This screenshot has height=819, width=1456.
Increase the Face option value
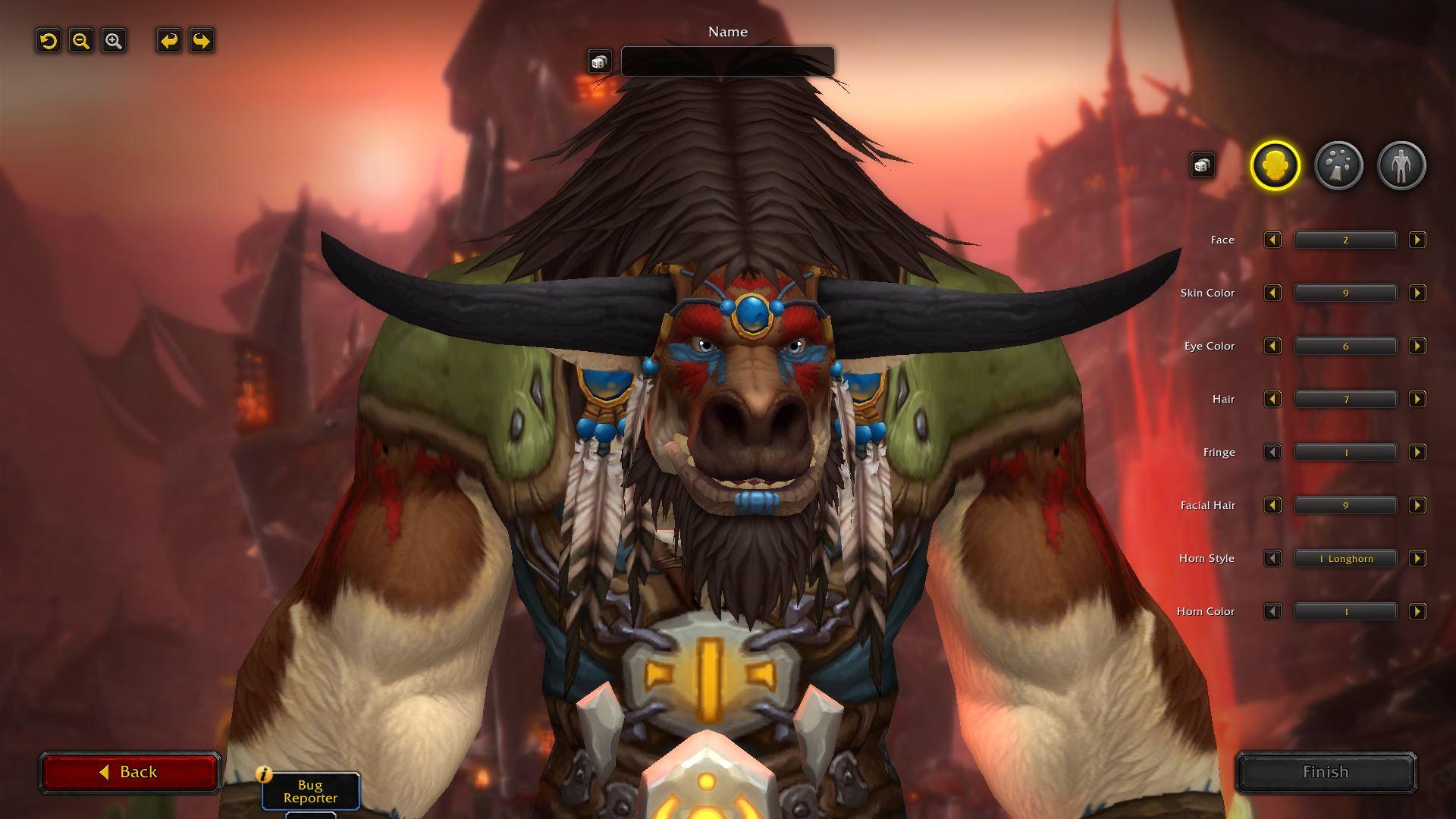tap(1418, 240)
